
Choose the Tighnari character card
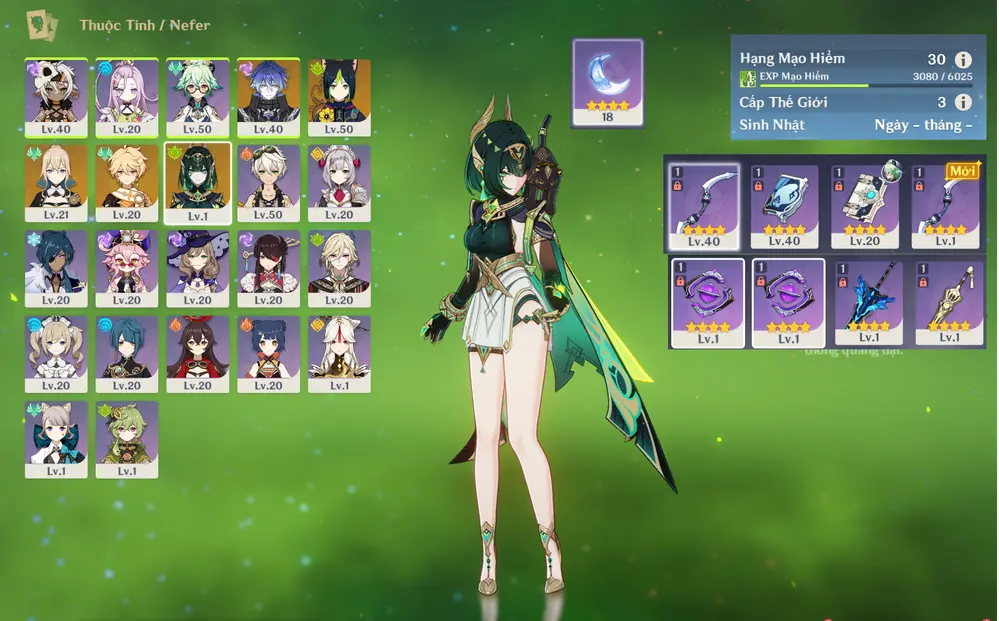[x=339, y=97]
